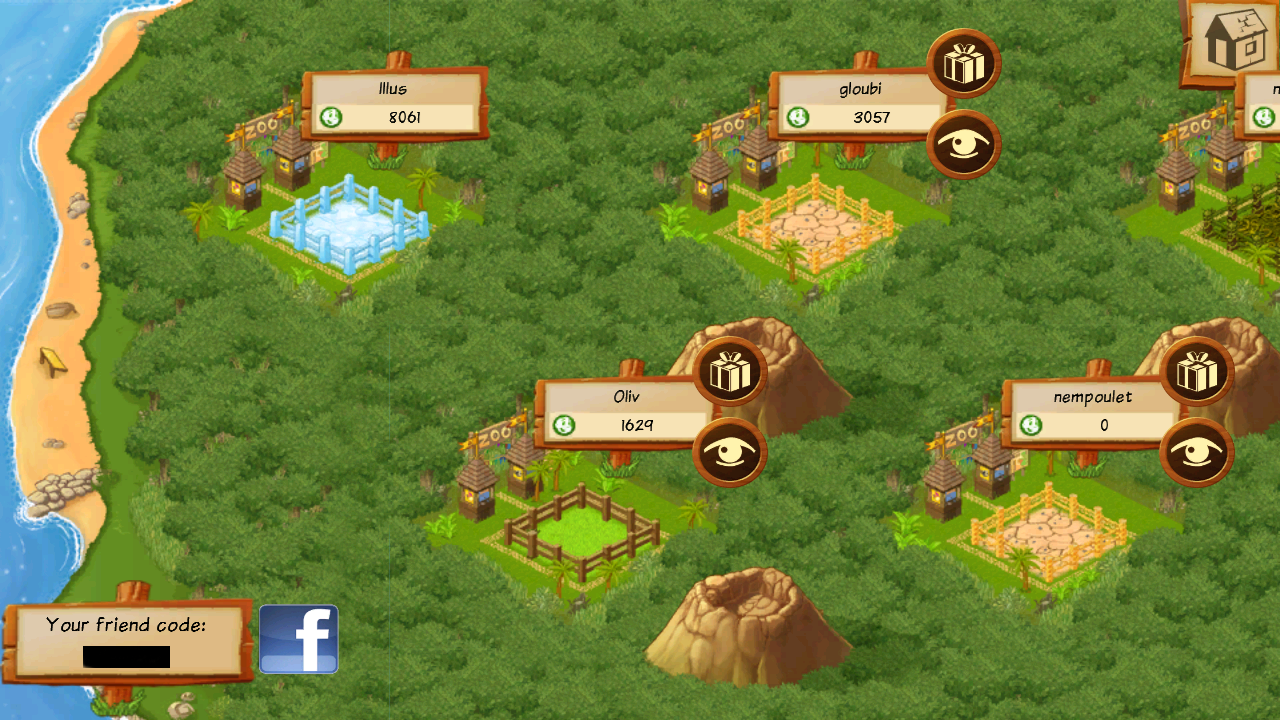
Task: Tap the coin icon on Illus's sign
Action: pos(331,117)
